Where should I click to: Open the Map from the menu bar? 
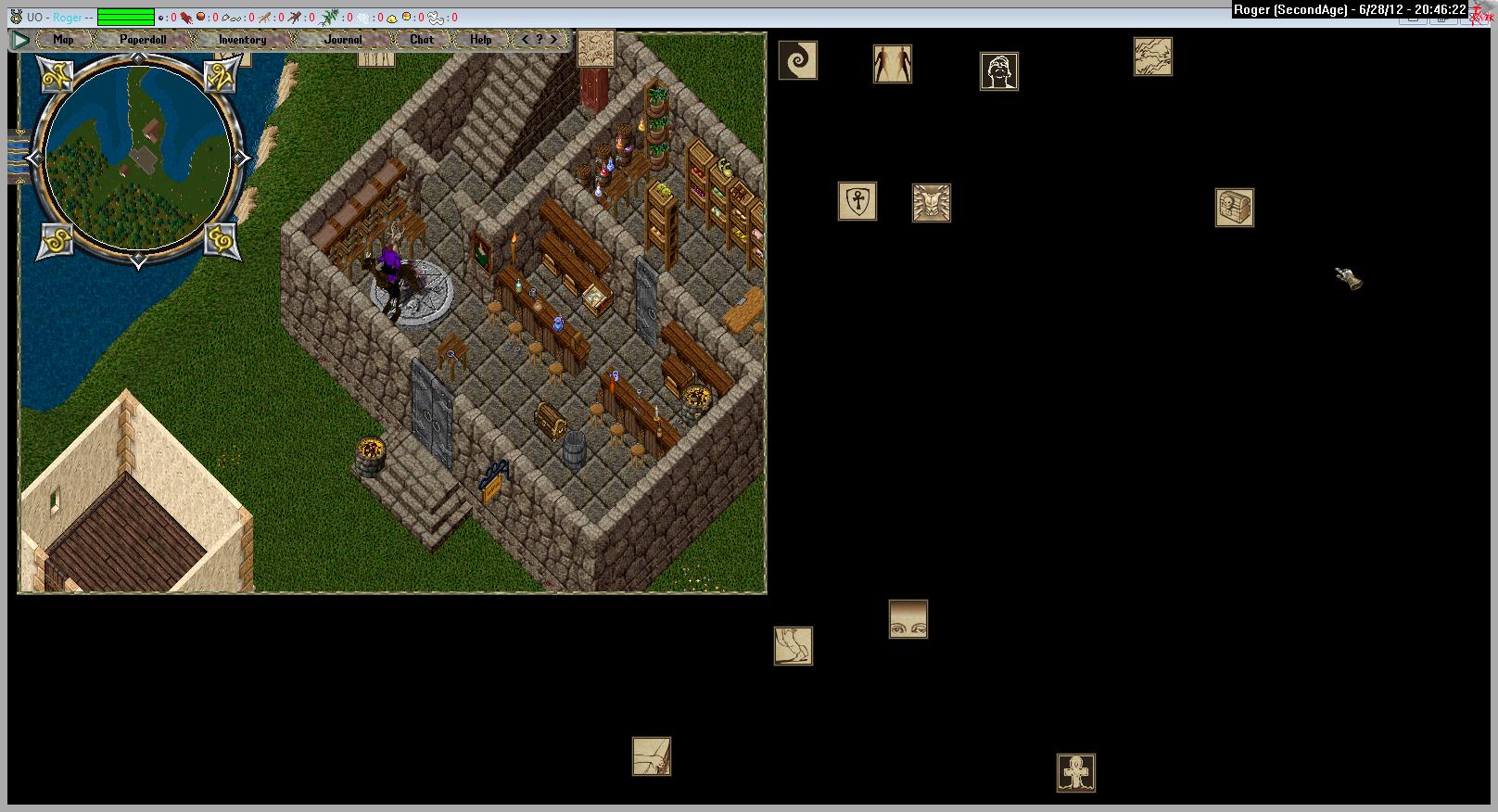tap(63, 40)
